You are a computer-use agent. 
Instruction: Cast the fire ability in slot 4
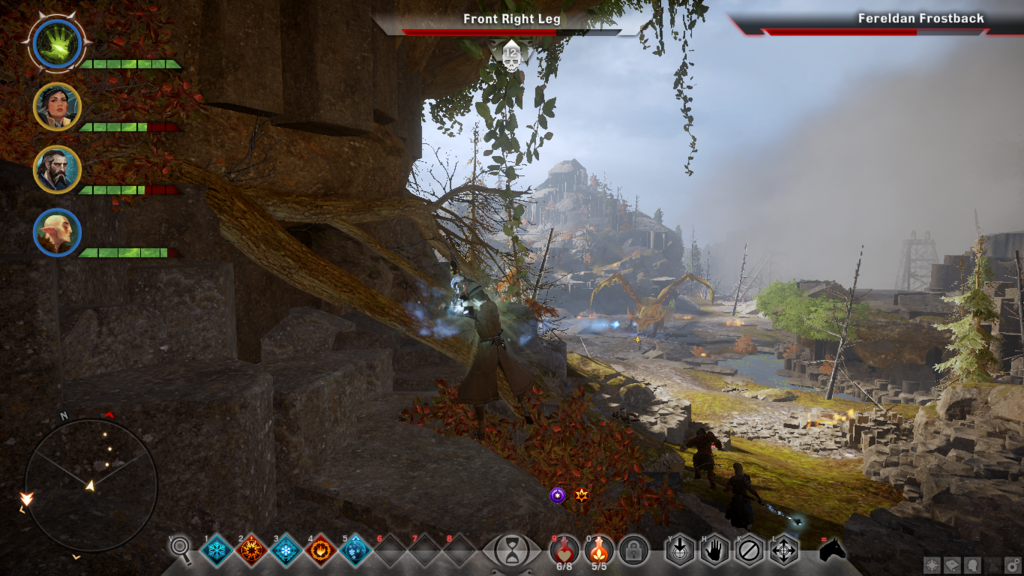click(x=321, y=550)
